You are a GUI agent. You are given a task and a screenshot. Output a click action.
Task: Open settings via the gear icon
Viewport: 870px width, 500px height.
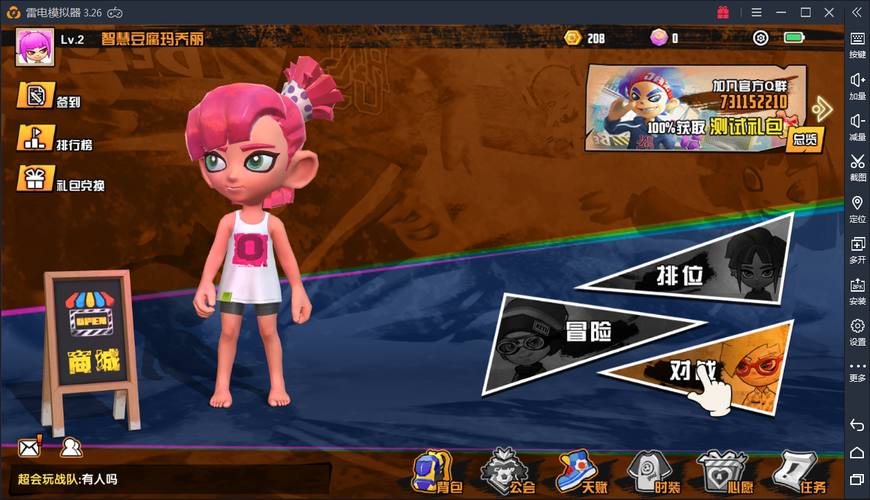click(760, 39)
